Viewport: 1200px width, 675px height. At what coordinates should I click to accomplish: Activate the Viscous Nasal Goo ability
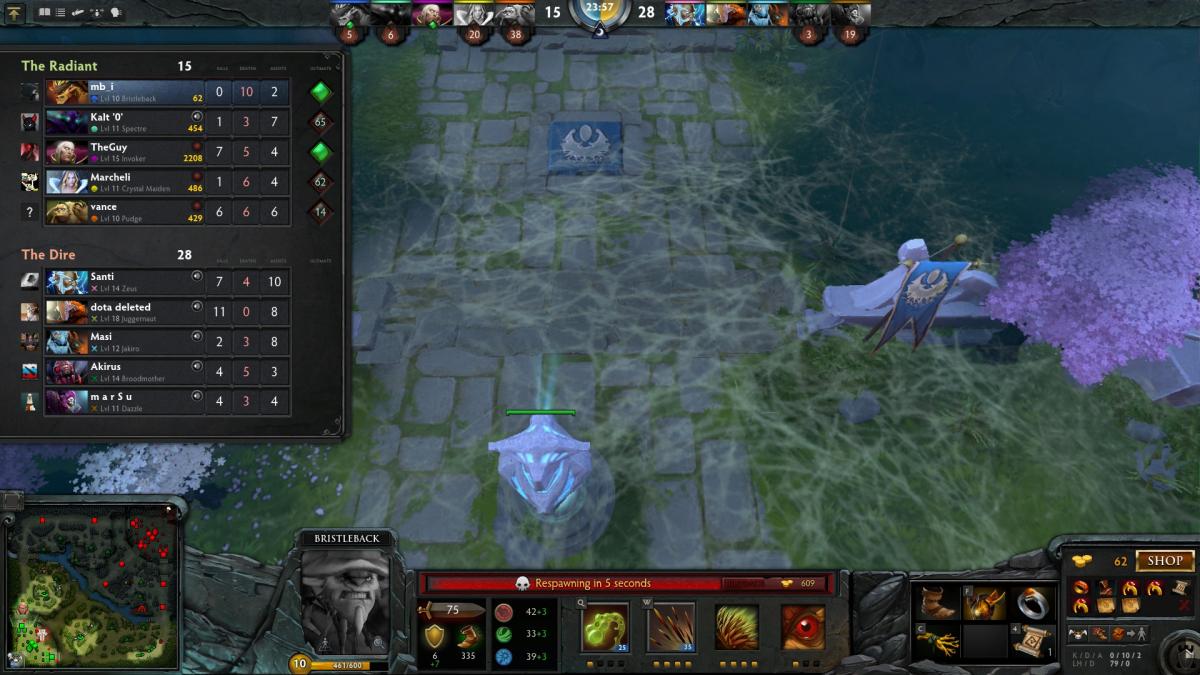tap(605, 628)
